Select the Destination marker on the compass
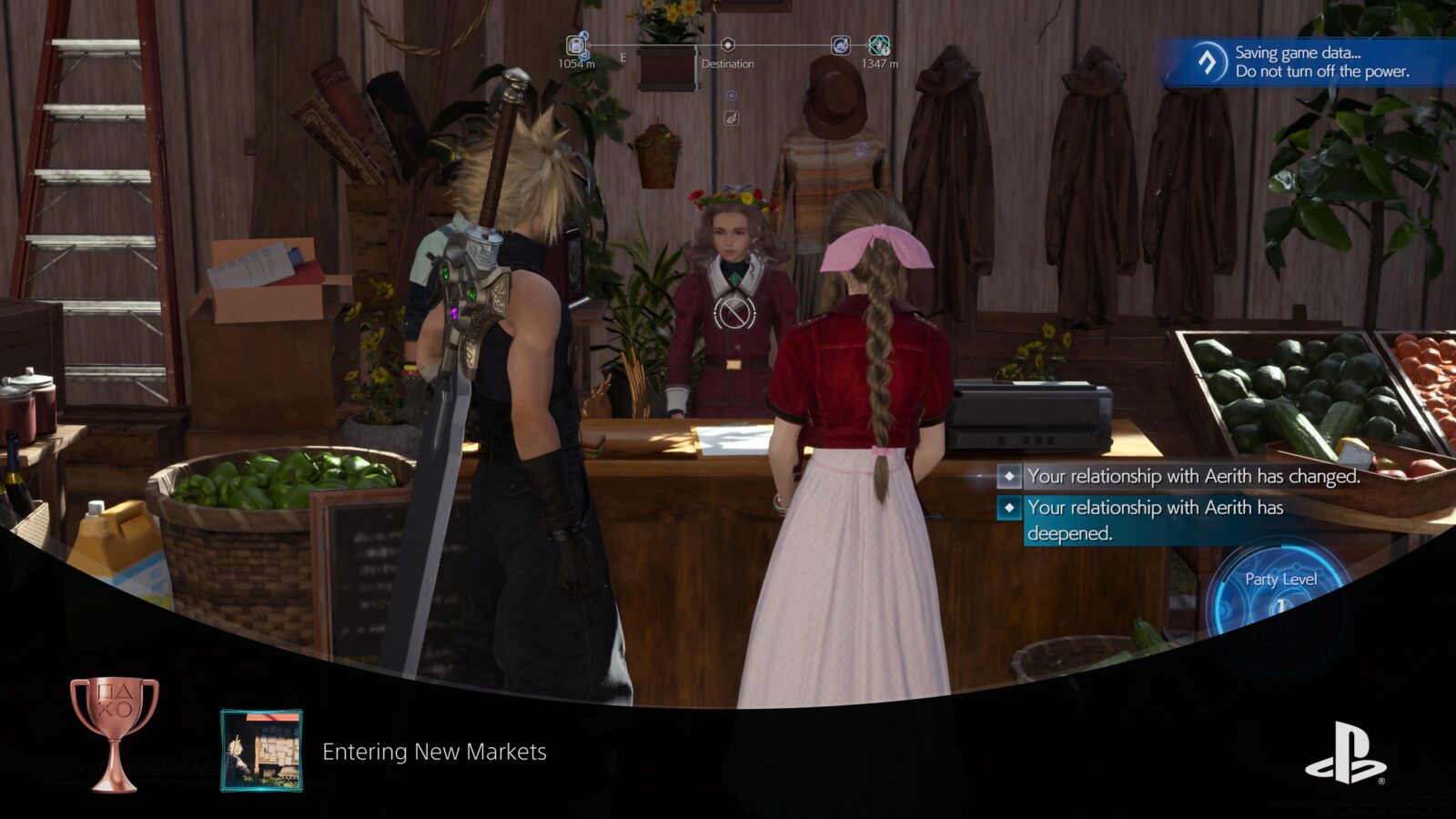This screenshot has width=1456, height=819. 727,45
